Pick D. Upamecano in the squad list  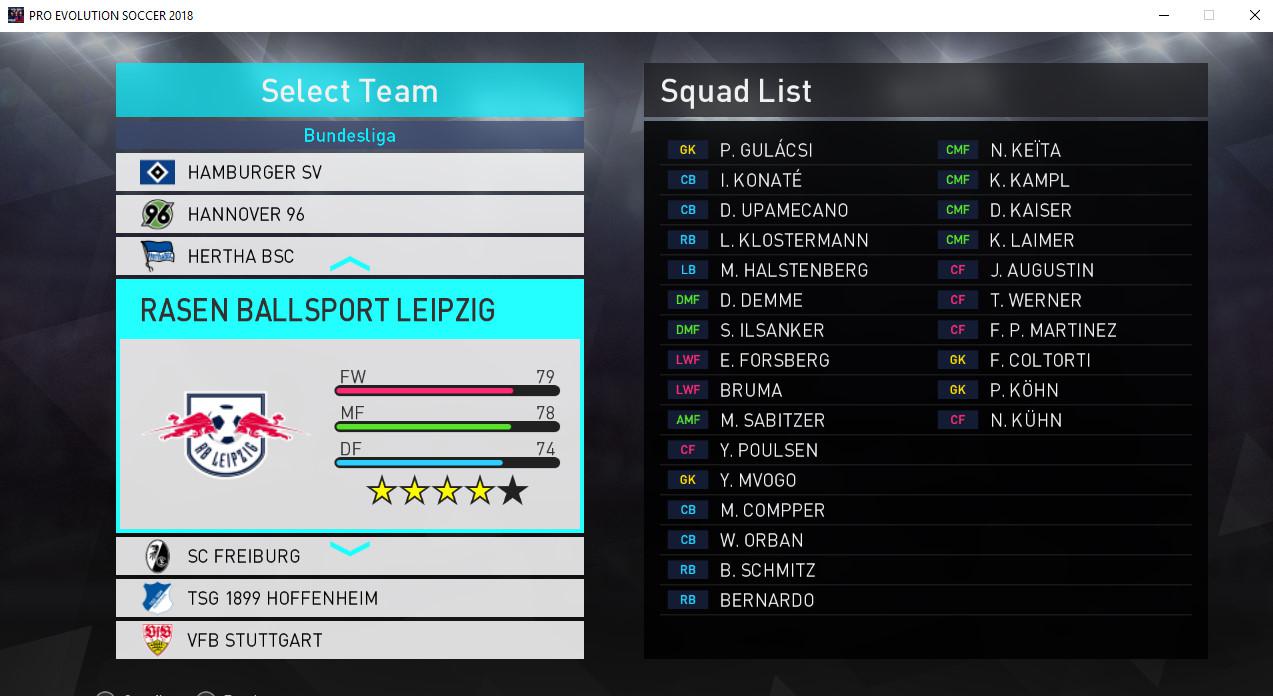783,210
